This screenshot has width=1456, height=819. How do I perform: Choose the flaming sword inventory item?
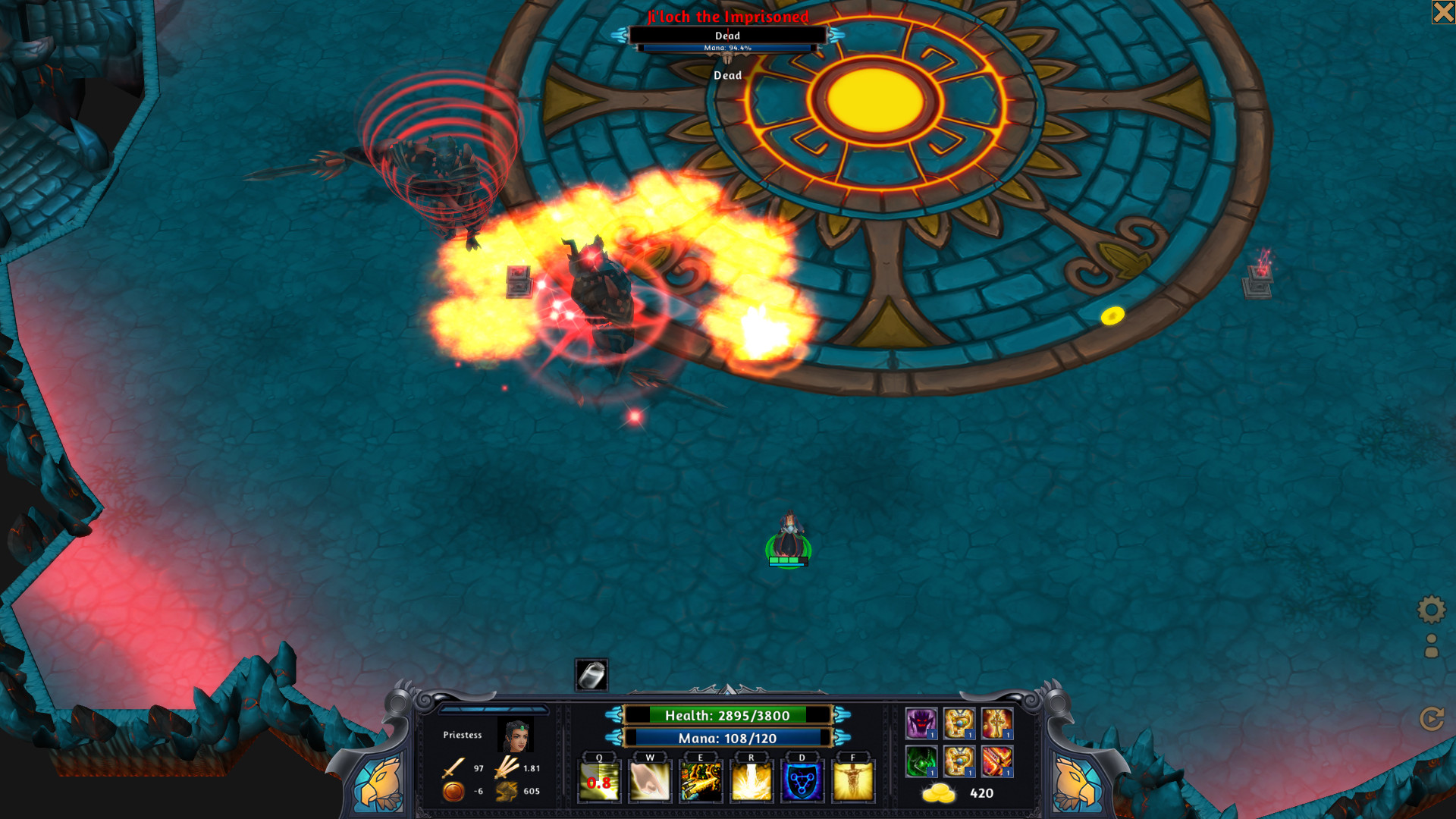[997, 761]
